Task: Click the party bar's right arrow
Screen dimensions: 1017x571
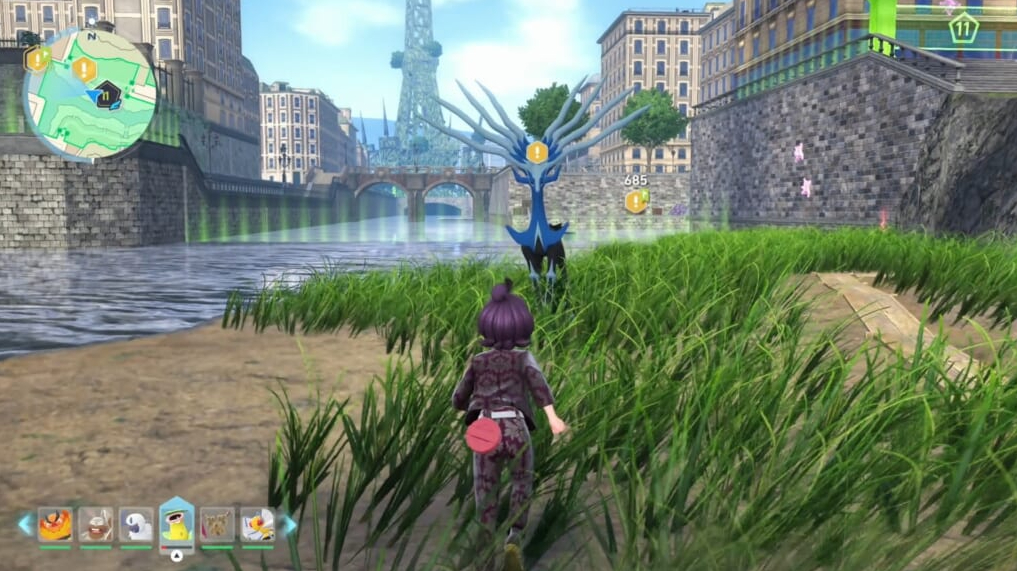Action: (289, 524)
